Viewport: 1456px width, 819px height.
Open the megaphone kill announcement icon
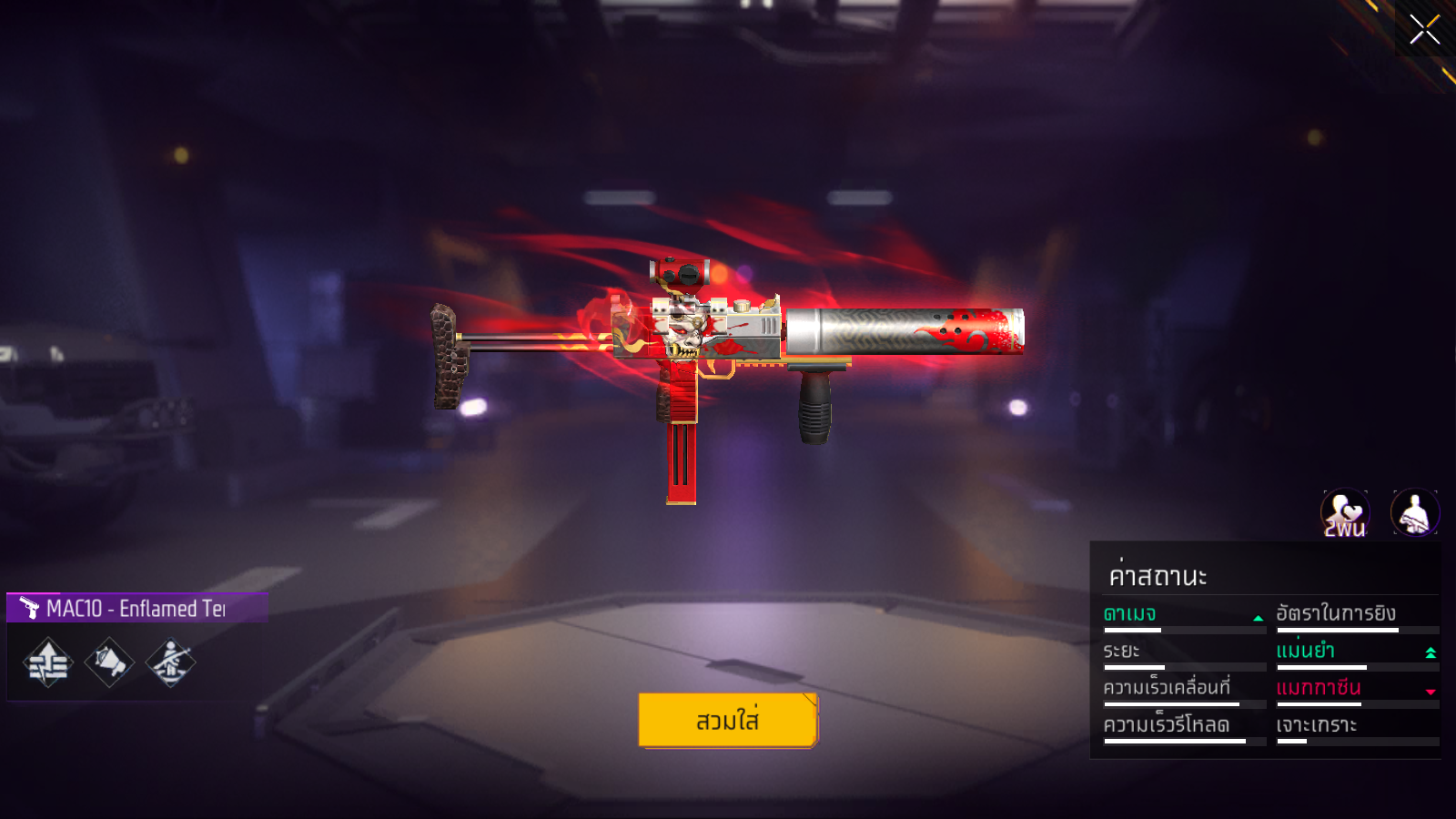109,662
